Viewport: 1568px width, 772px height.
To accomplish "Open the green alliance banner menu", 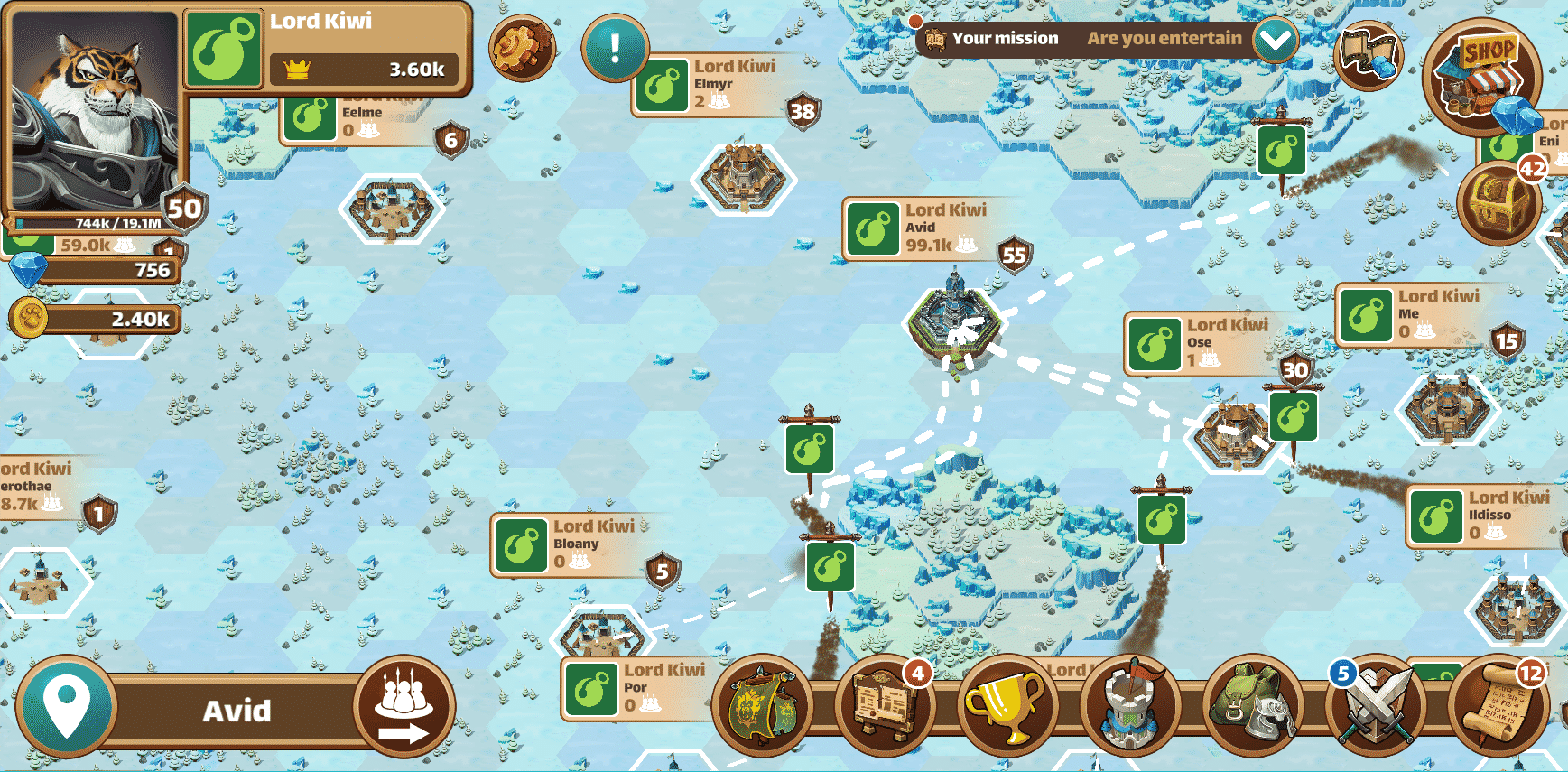I will pyautogui.click(x=762, y=707).
